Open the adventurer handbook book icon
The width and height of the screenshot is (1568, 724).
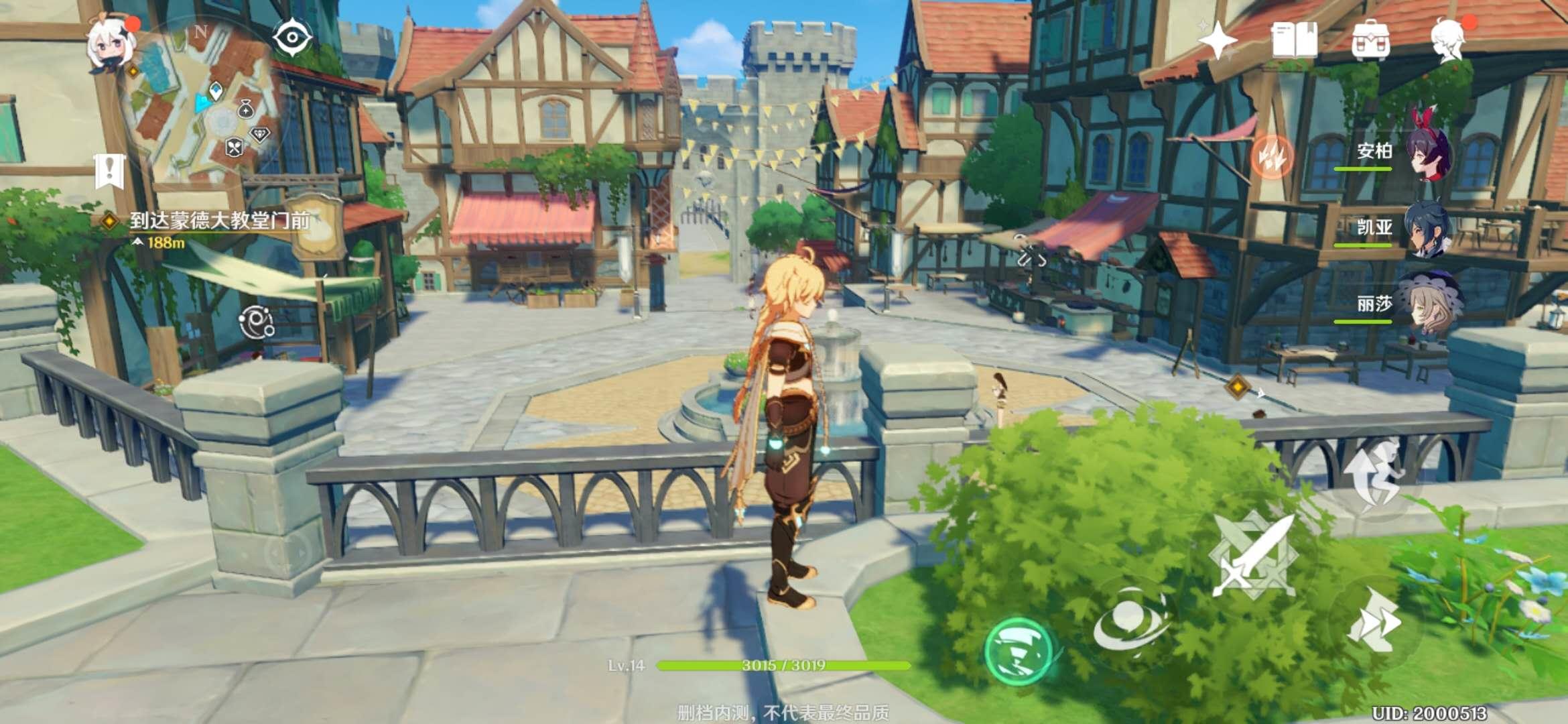[1294, 40]
